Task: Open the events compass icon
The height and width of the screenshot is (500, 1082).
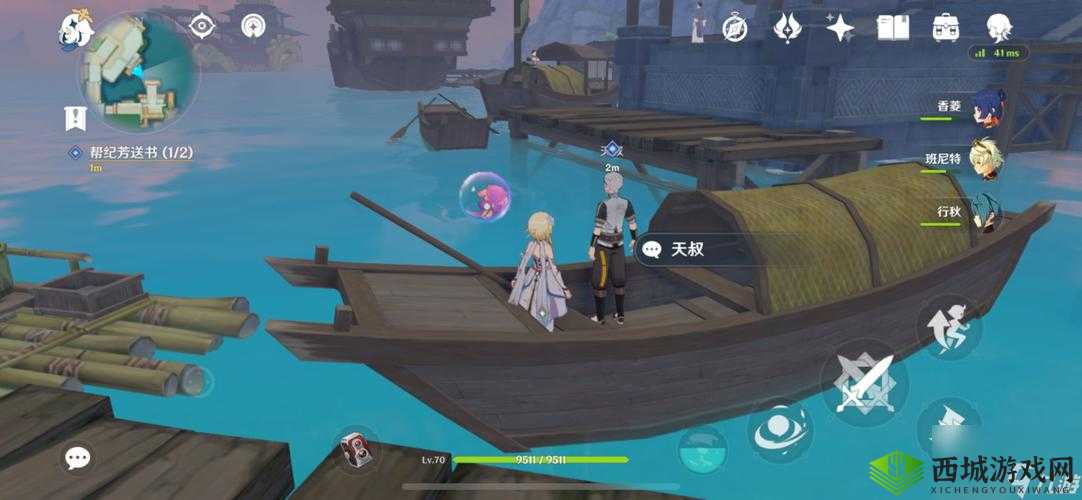Action: point(737,28)
